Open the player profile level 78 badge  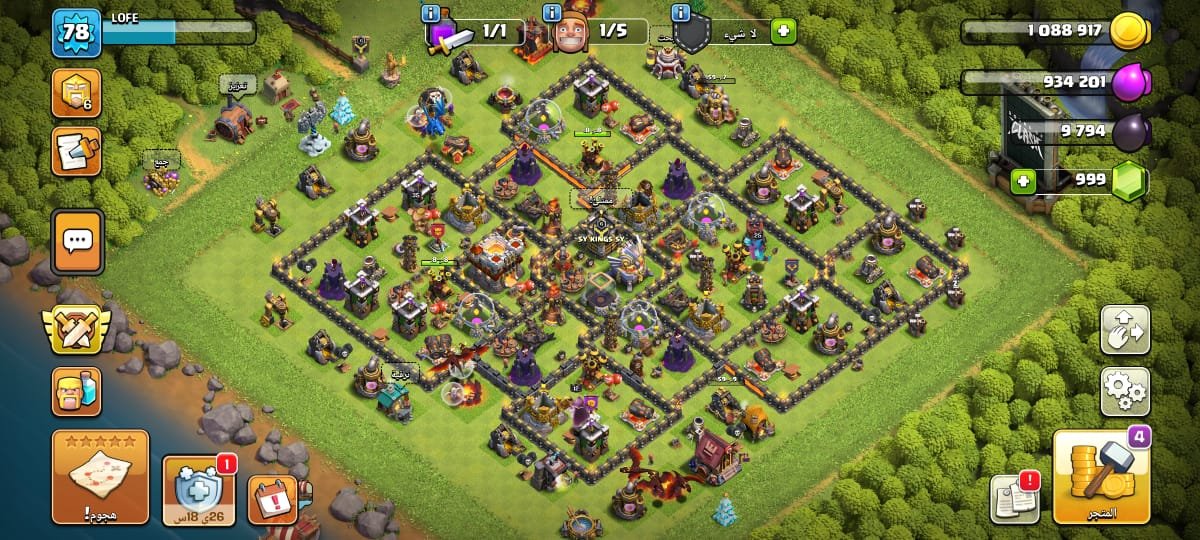coord(76,33)
